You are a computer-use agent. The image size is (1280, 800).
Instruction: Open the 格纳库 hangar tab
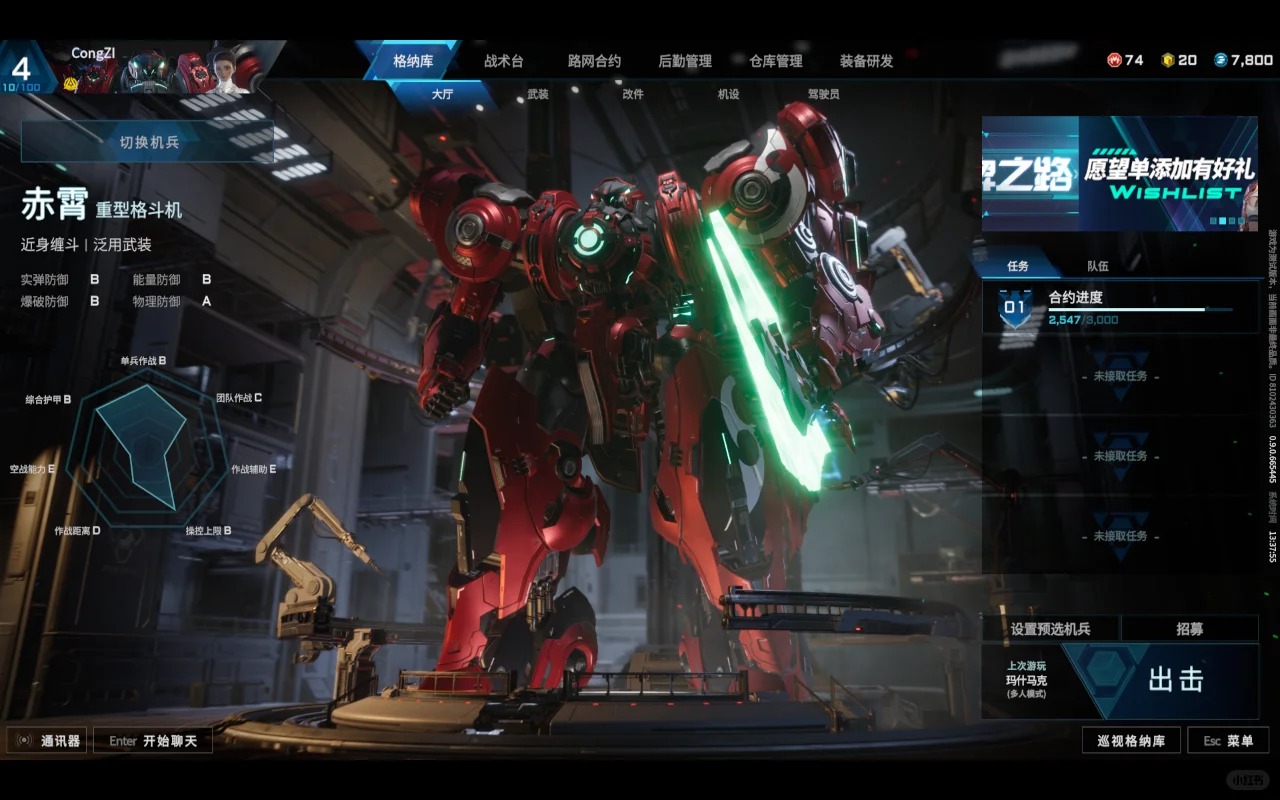(x=412, y=61)
